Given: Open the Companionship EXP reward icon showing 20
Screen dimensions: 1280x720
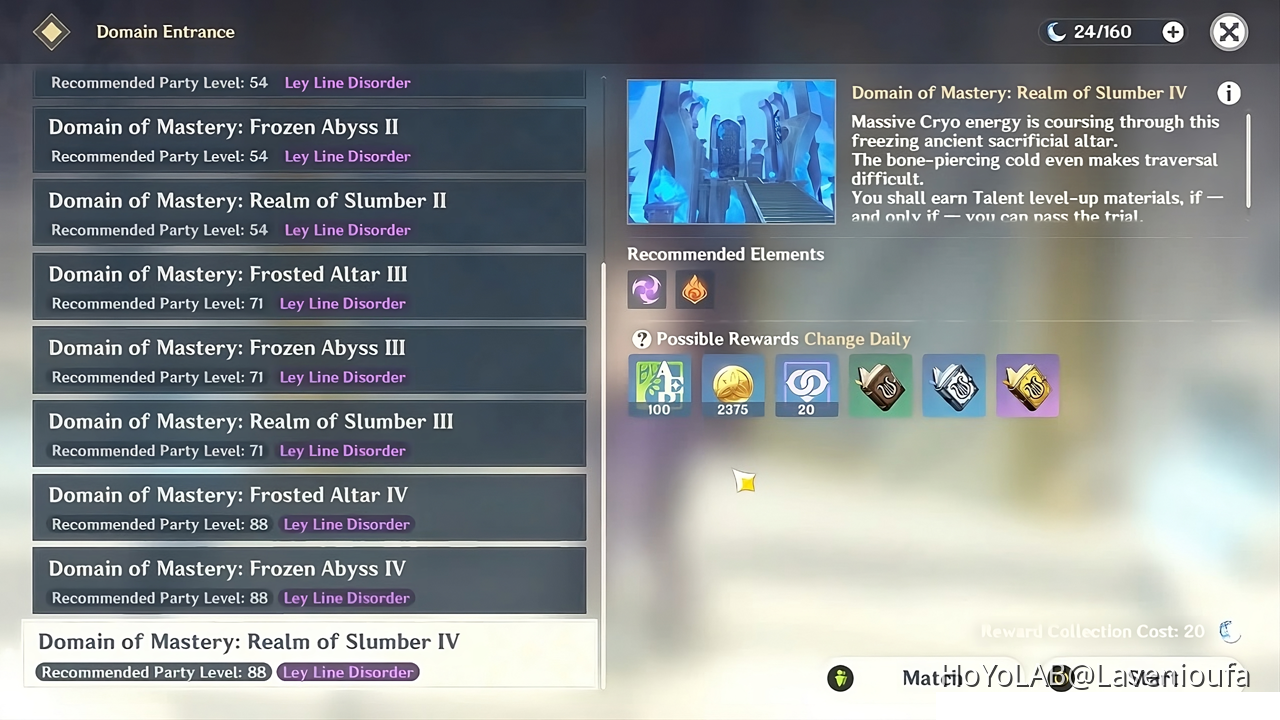Looking at the screenshot, I should click(x=806, y=386).
